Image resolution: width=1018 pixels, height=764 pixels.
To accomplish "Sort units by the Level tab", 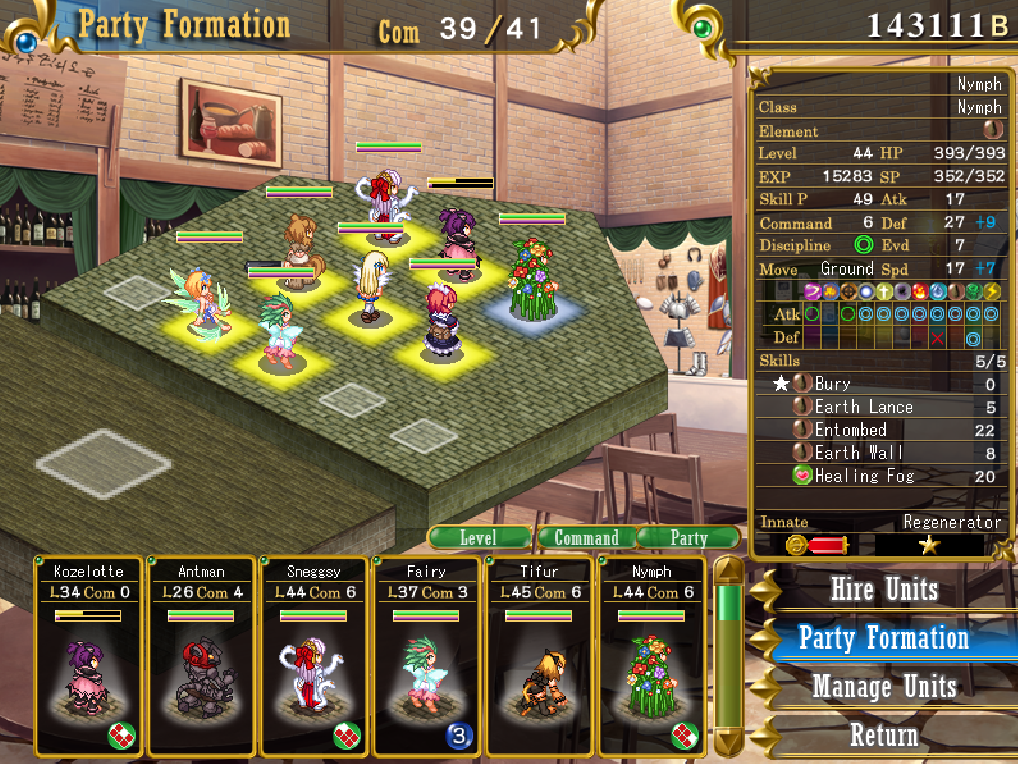I will pyautogui.click(x=478, y=538).
